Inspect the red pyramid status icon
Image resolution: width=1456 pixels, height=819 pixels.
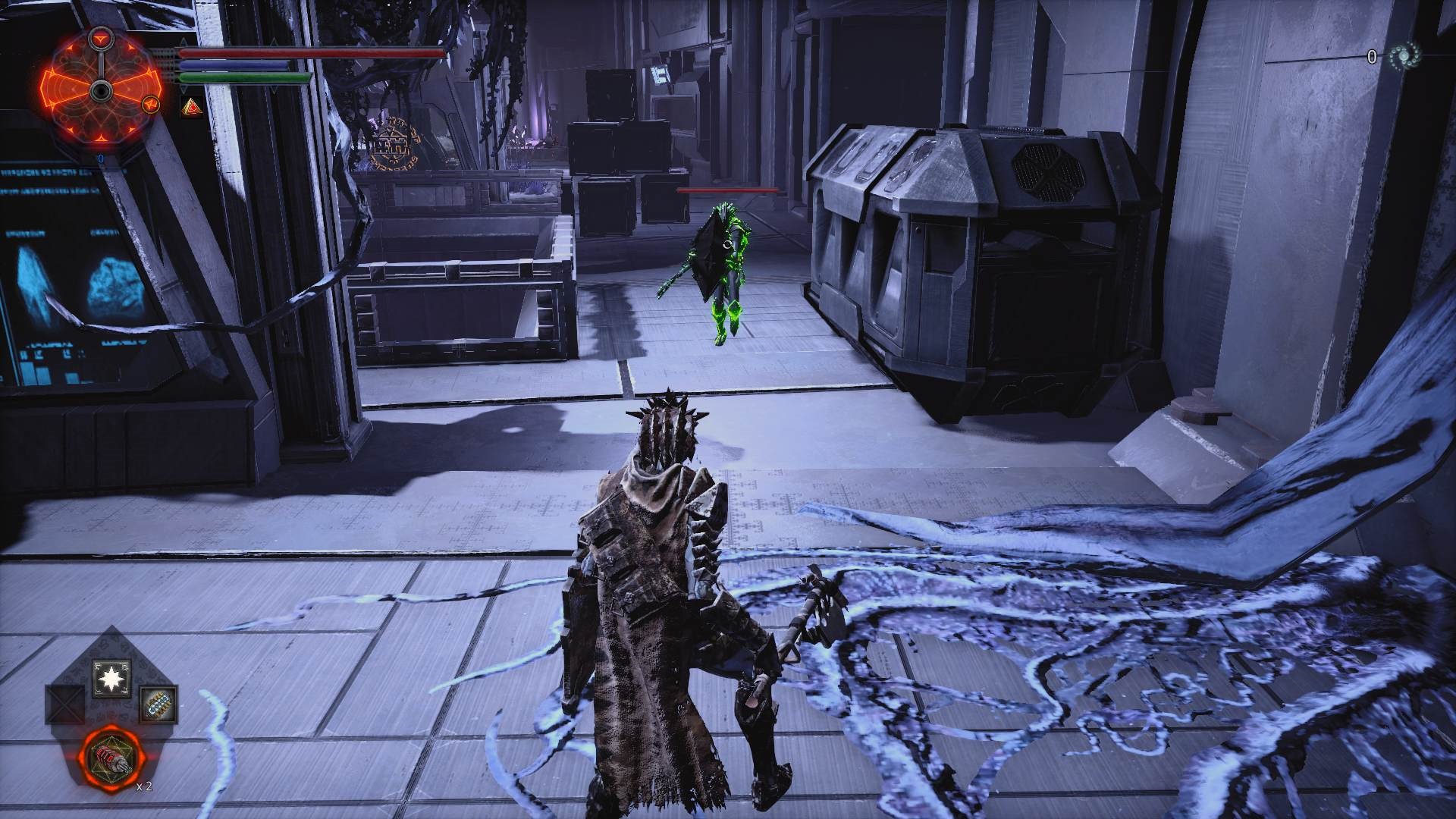click(x=191, y=108)
